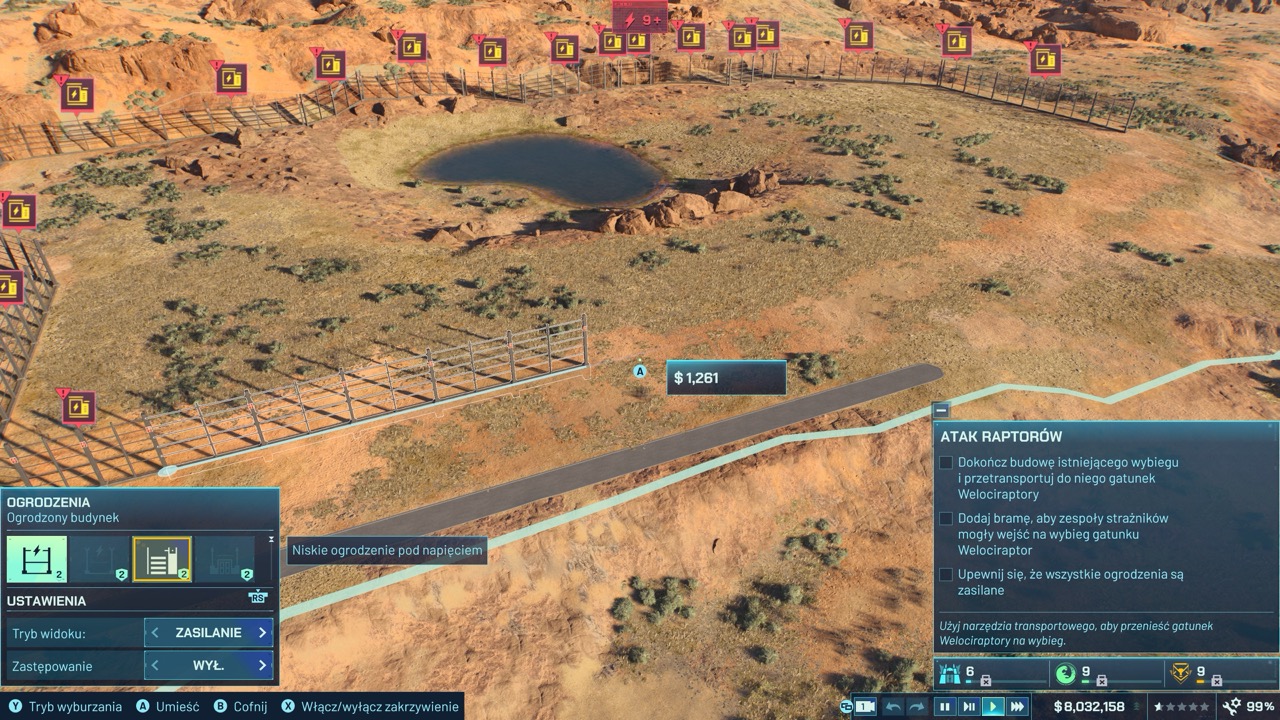The image size is (1280, 720).
Task: Pause the game simulation
Action: 944,706
